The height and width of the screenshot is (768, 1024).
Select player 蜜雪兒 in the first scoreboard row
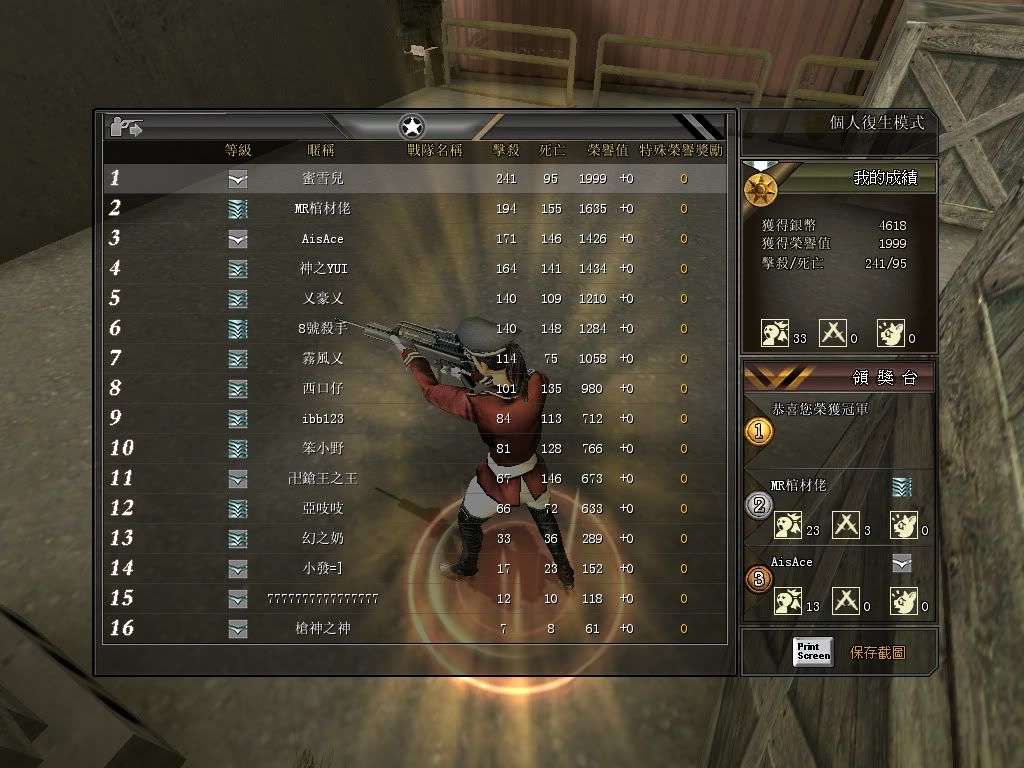(x=322, y=179)
